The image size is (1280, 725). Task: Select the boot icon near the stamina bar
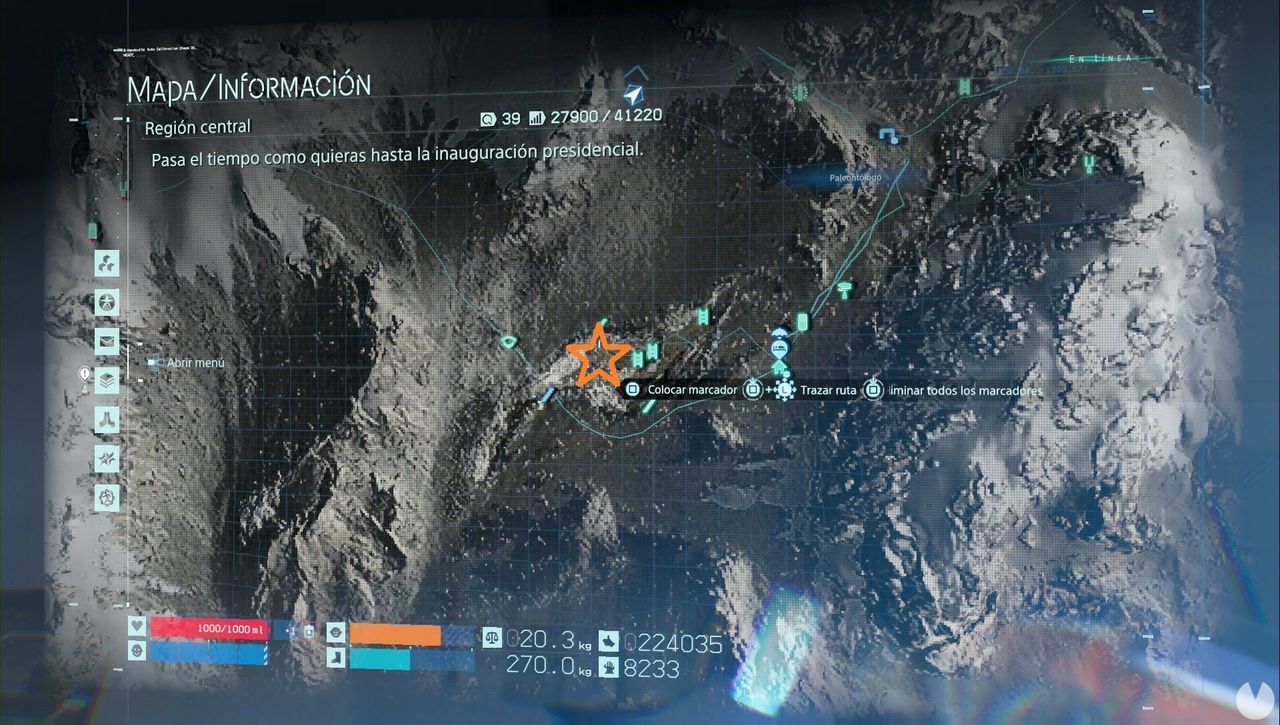[335, 658]
